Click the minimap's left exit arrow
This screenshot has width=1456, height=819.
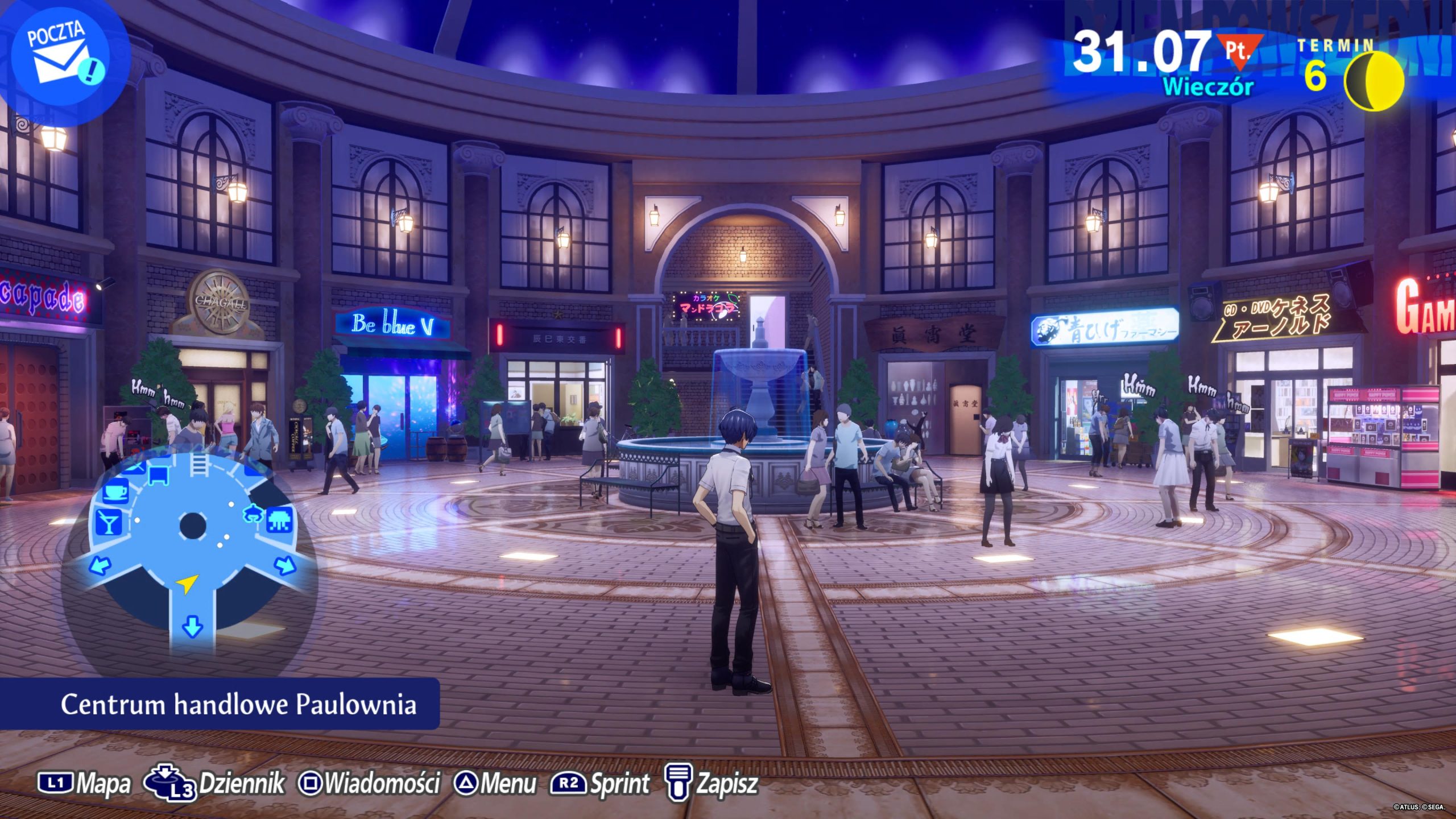(101, 565)
